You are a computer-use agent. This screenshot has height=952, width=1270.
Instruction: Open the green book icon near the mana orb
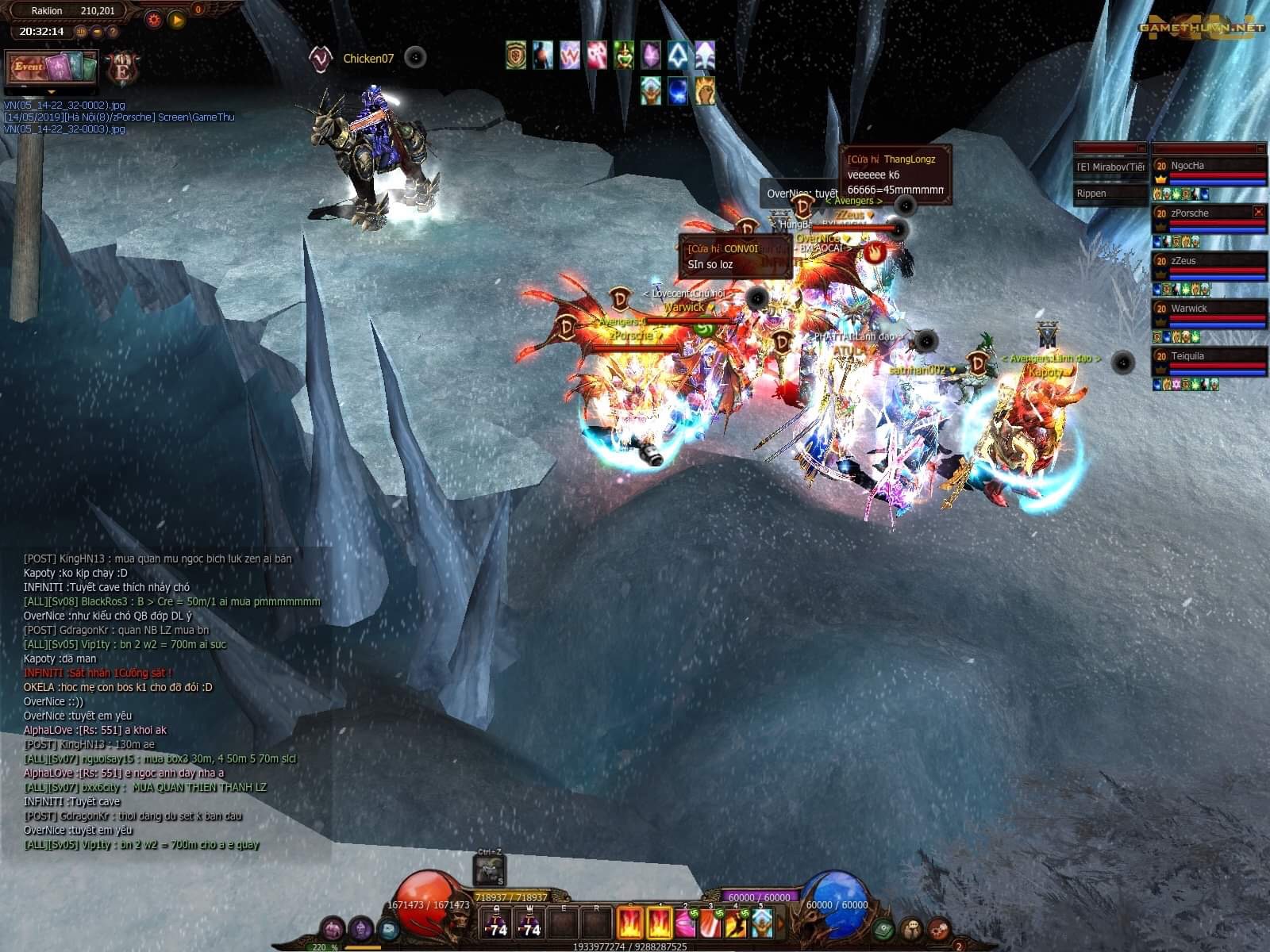(x=883, y=928)
